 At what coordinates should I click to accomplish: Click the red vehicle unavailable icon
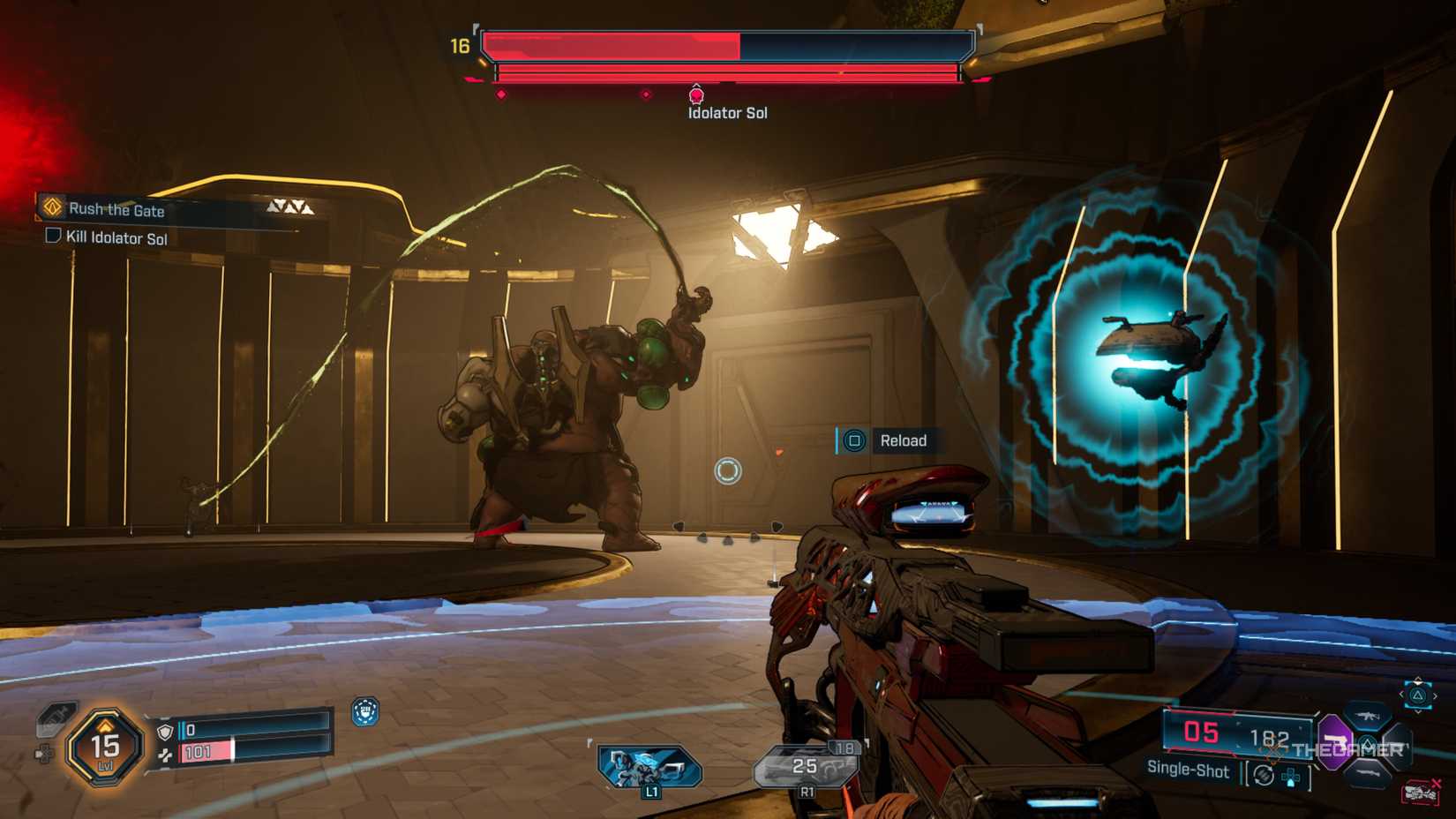(1420, 792)
